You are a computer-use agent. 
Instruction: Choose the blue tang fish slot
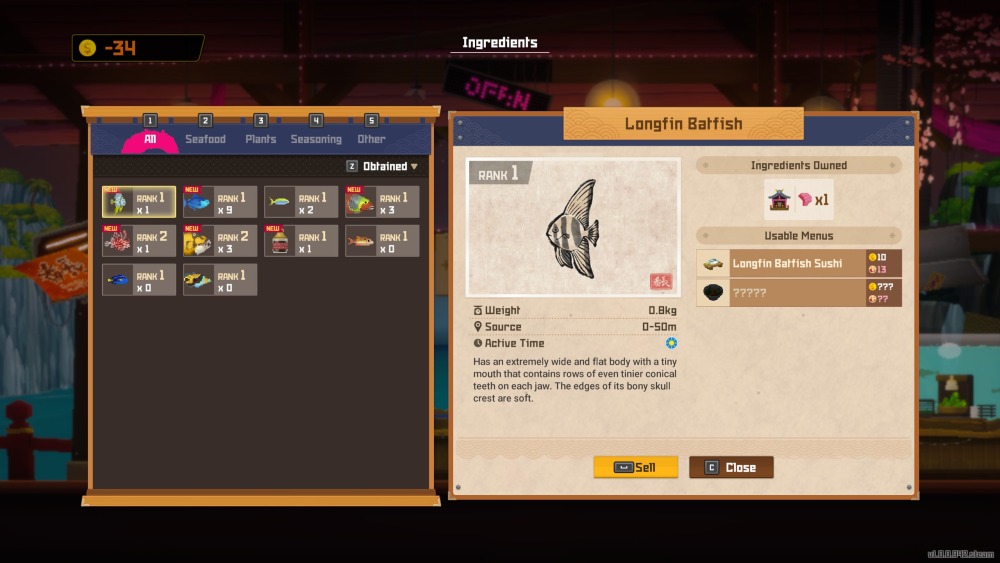tap(138, 280)
